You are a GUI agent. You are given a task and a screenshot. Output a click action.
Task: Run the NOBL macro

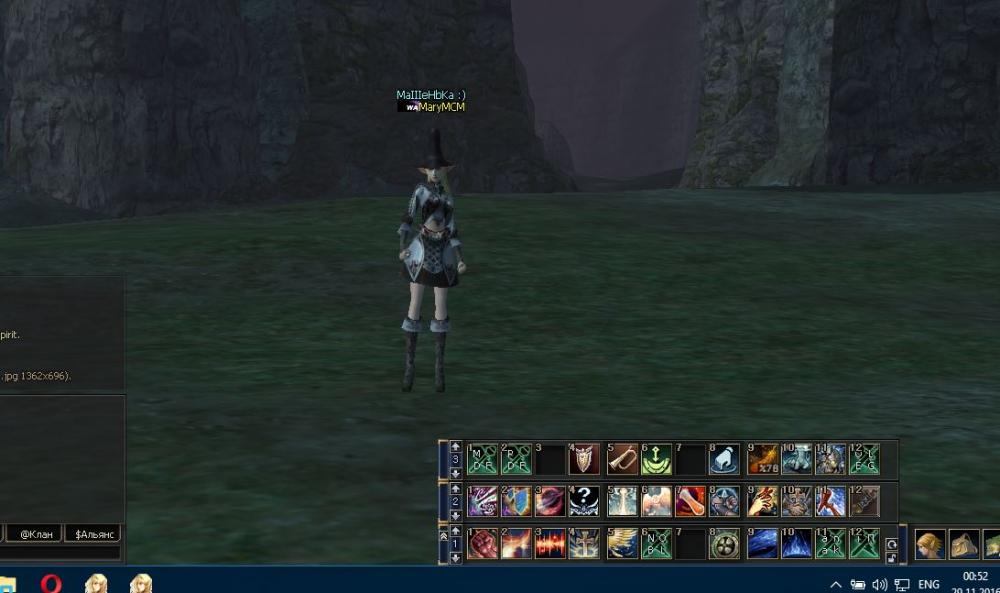coord(656,543)
